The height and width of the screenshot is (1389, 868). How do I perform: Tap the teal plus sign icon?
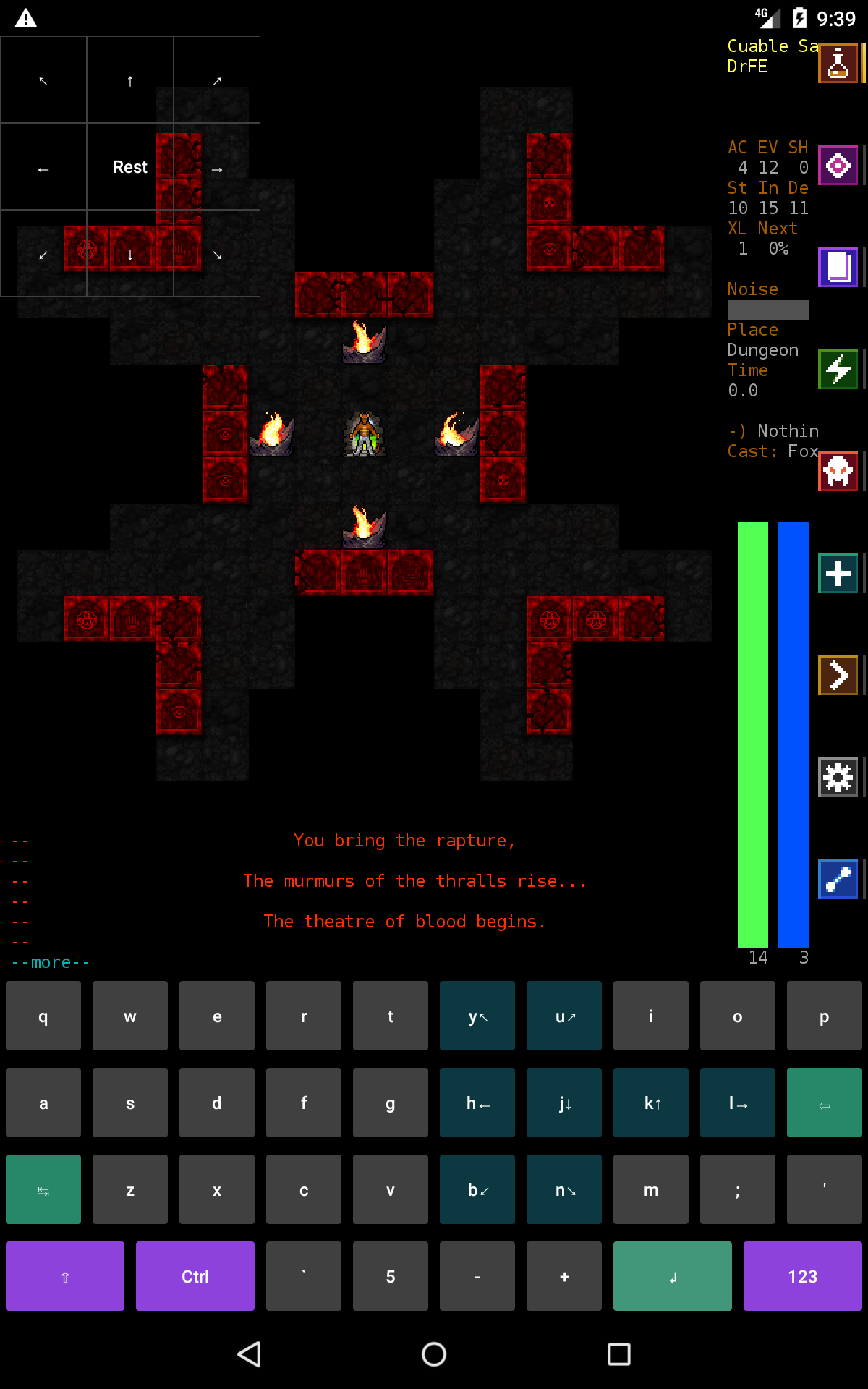pos(838,573)
